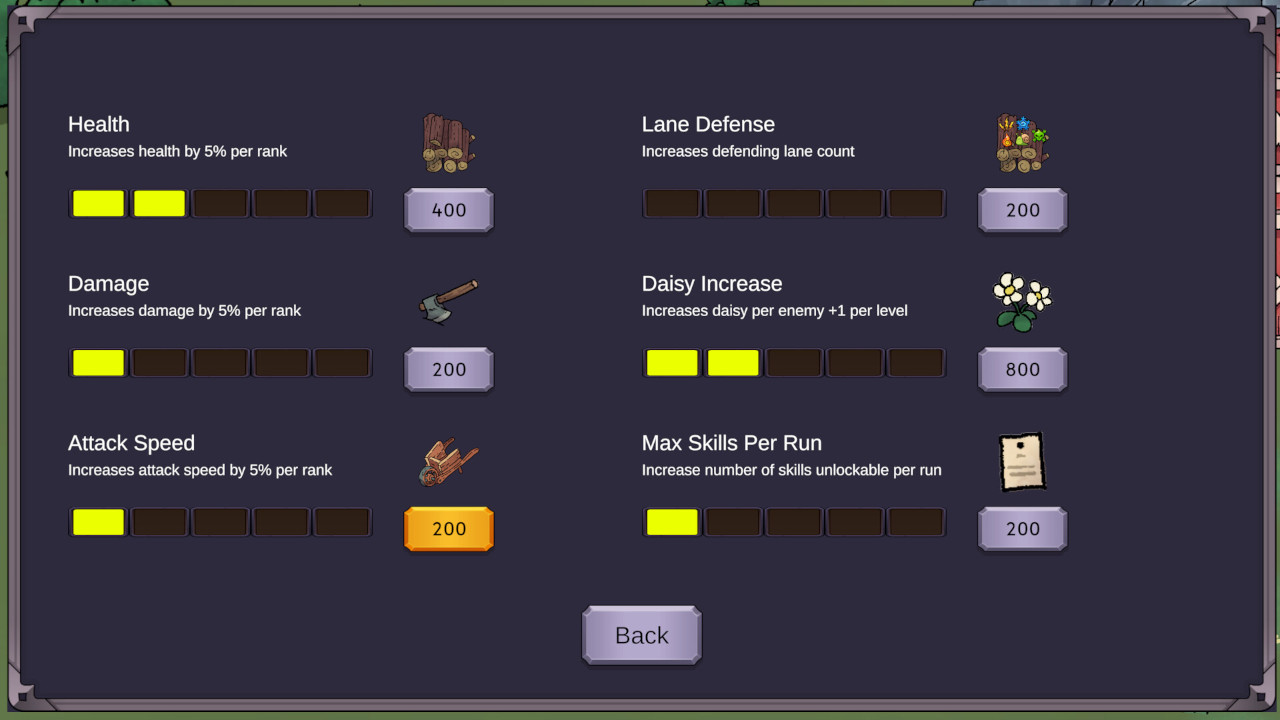Select the daisy flower icon
This screenshot has height=720, width=1280.
tap(1022, 300)
